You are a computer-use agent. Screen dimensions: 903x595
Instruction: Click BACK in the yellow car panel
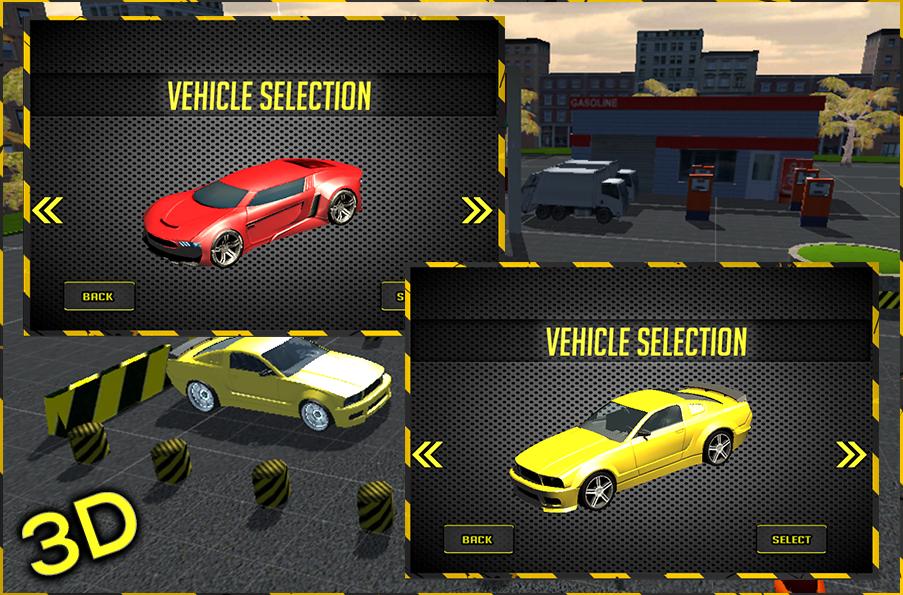tap(477, 539)
